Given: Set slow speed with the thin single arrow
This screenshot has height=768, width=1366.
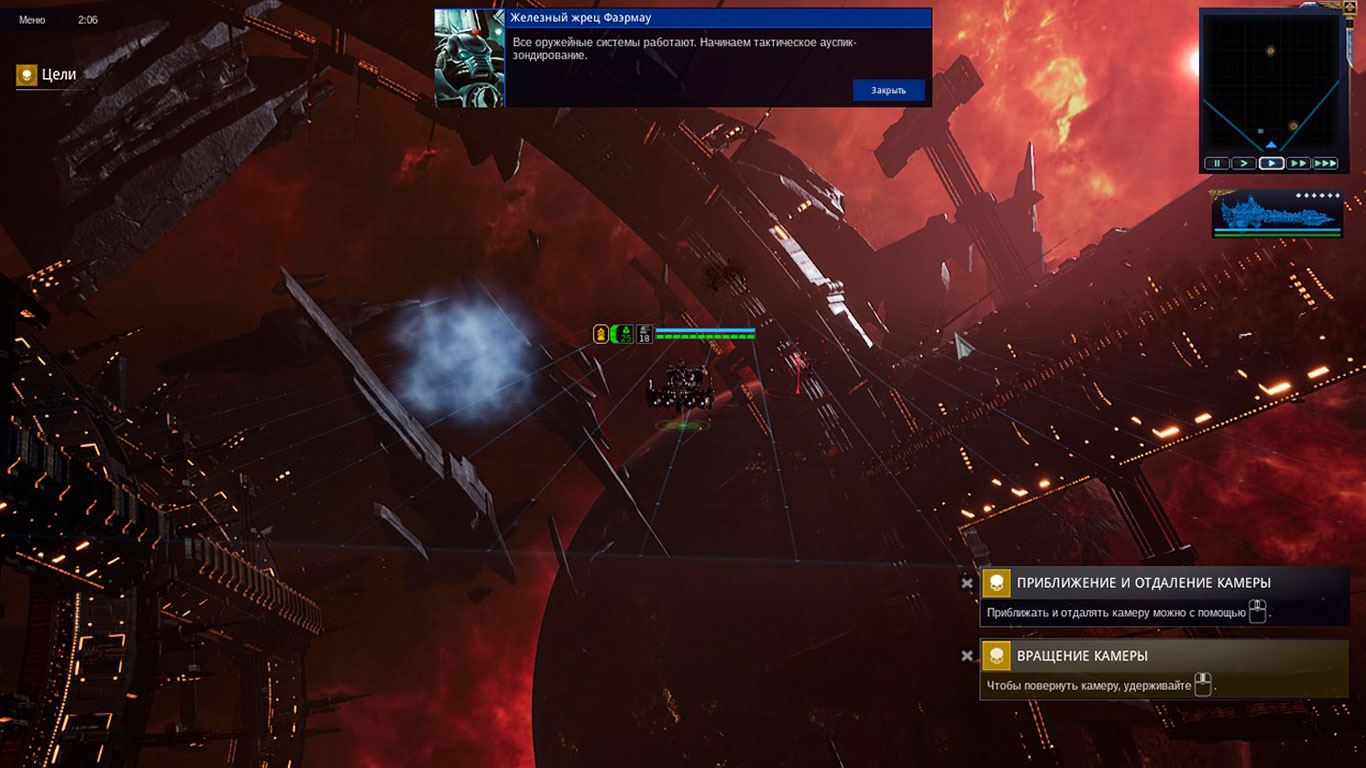Looking at the screenshot, I should (x=1243, y=163).
